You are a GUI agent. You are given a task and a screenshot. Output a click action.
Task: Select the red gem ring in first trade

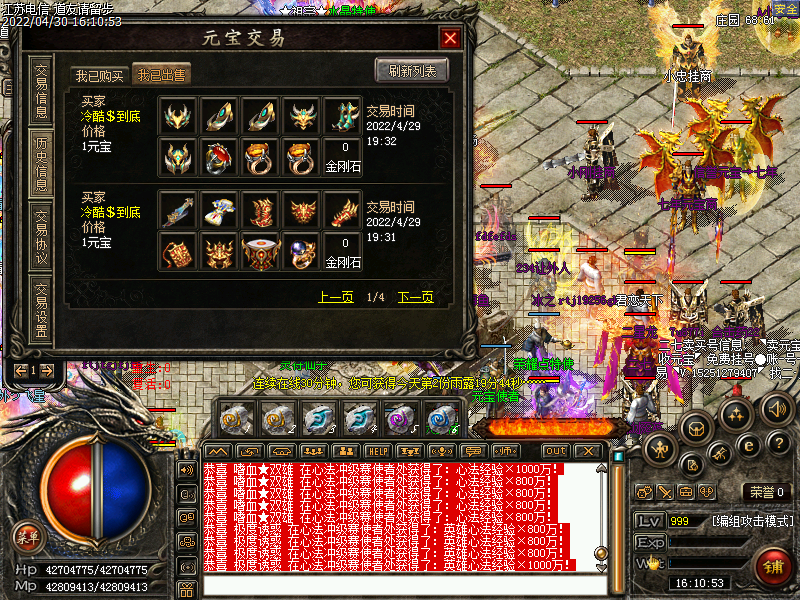218,155
